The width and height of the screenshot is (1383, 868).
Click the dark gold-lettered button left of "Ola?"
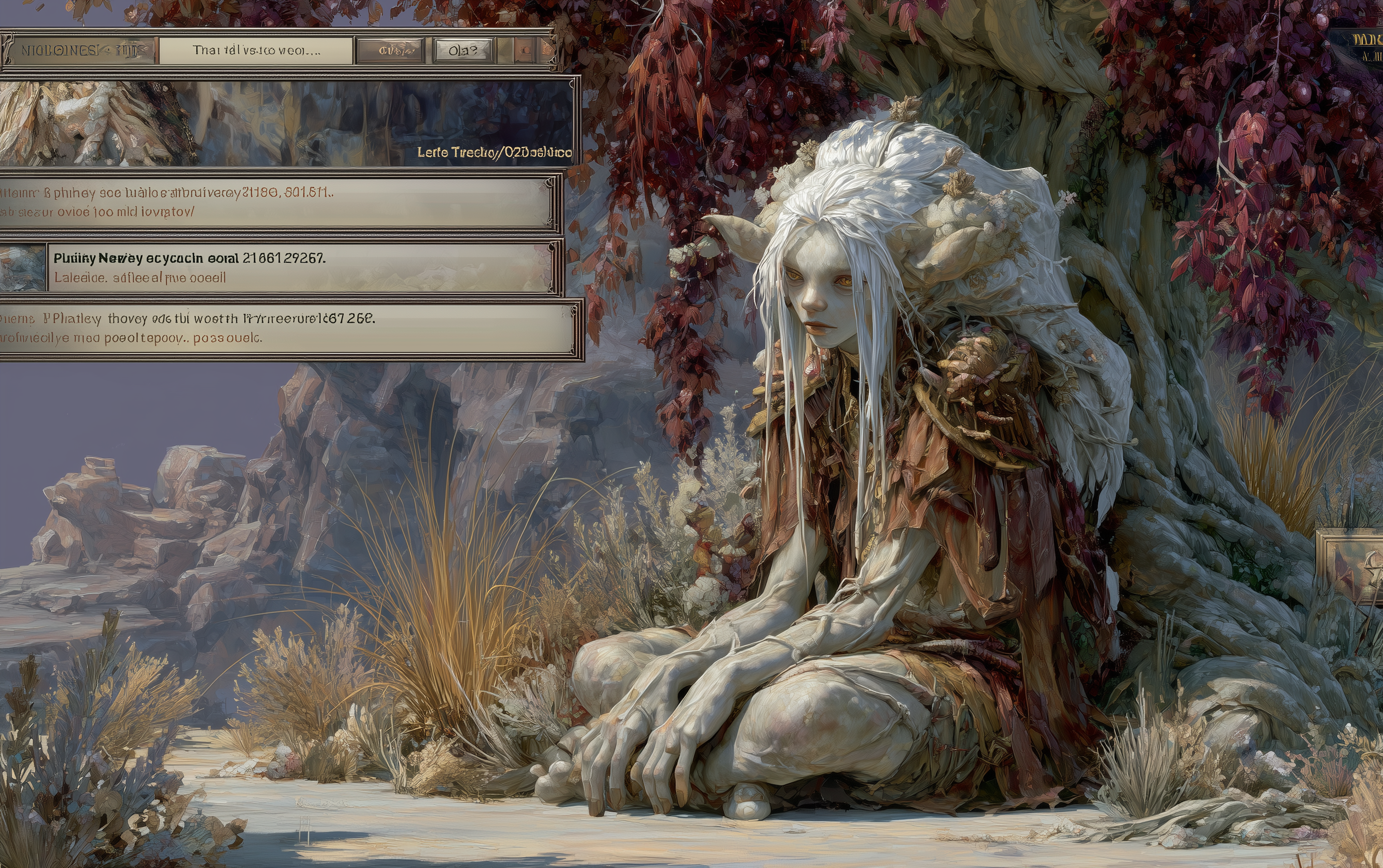390,51
